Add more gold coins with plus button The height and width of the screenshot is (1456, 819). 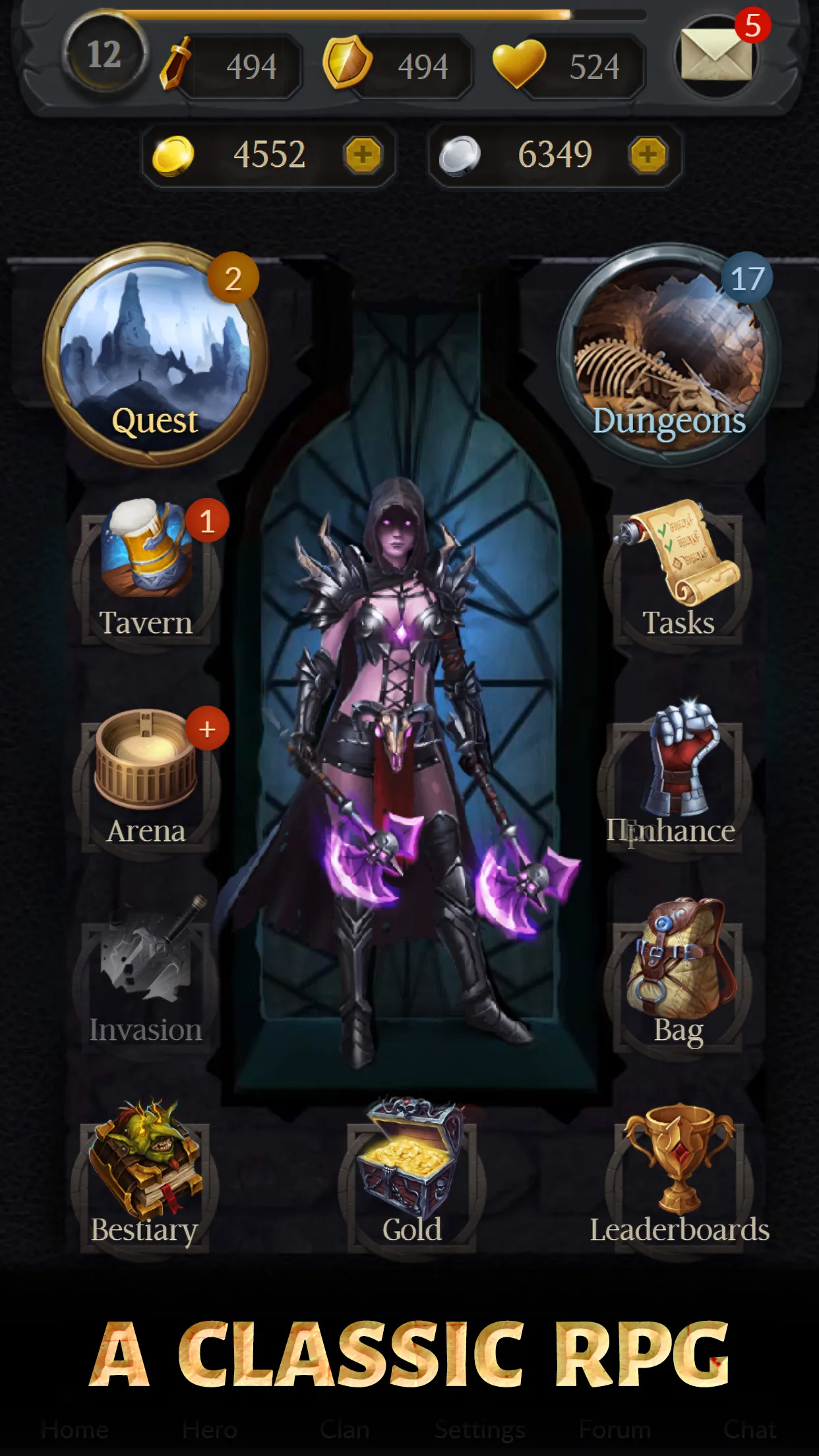363,156
